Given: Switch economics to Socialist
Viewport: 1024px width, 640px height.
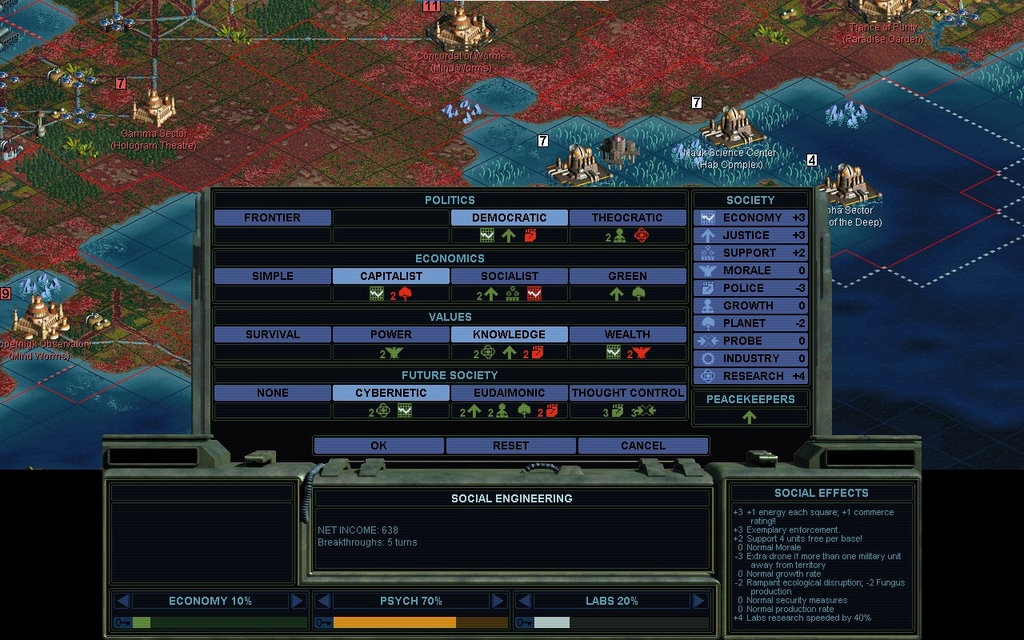Looking at the screenshot, I should point(509,276).
